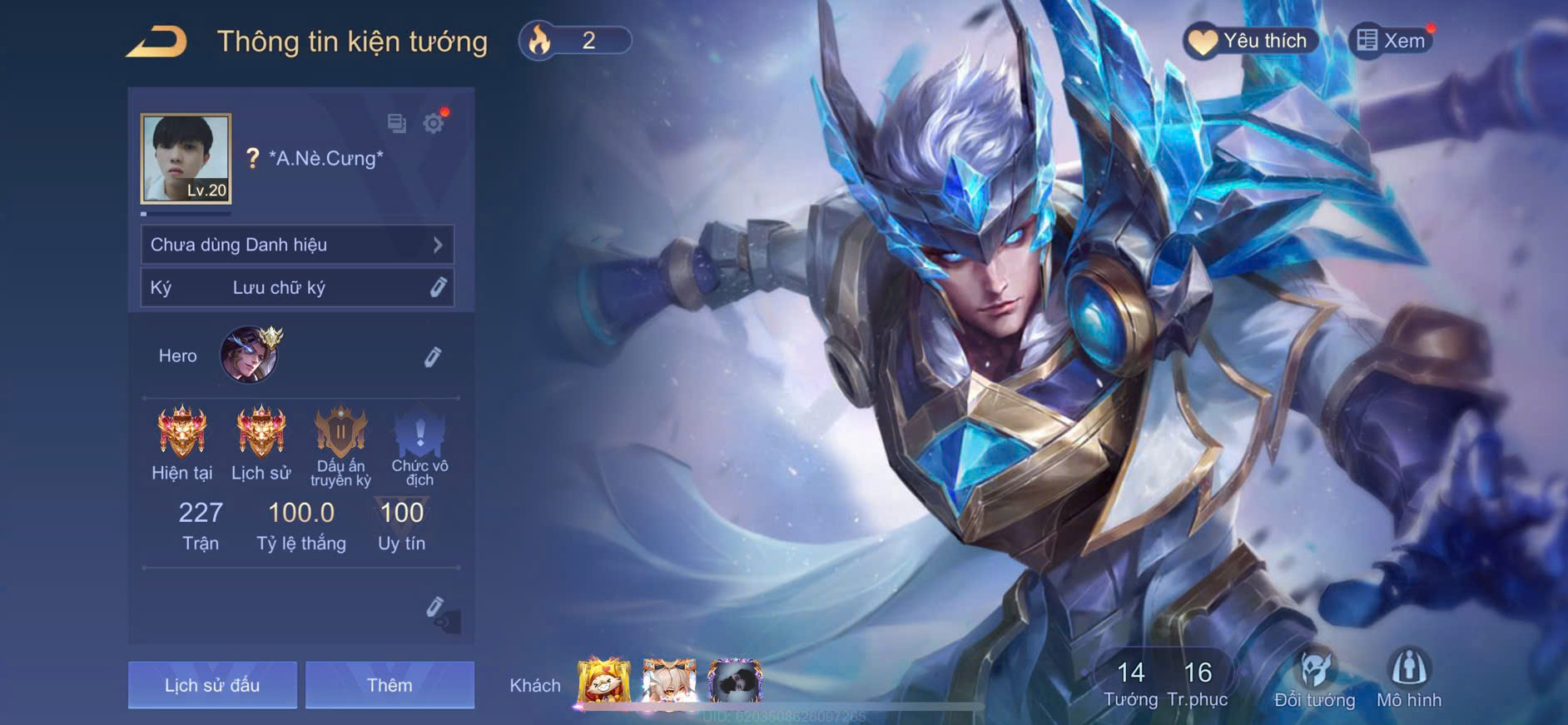
Task: Select the first visitor avatar with gold frame
Action: tap(604, 681)
